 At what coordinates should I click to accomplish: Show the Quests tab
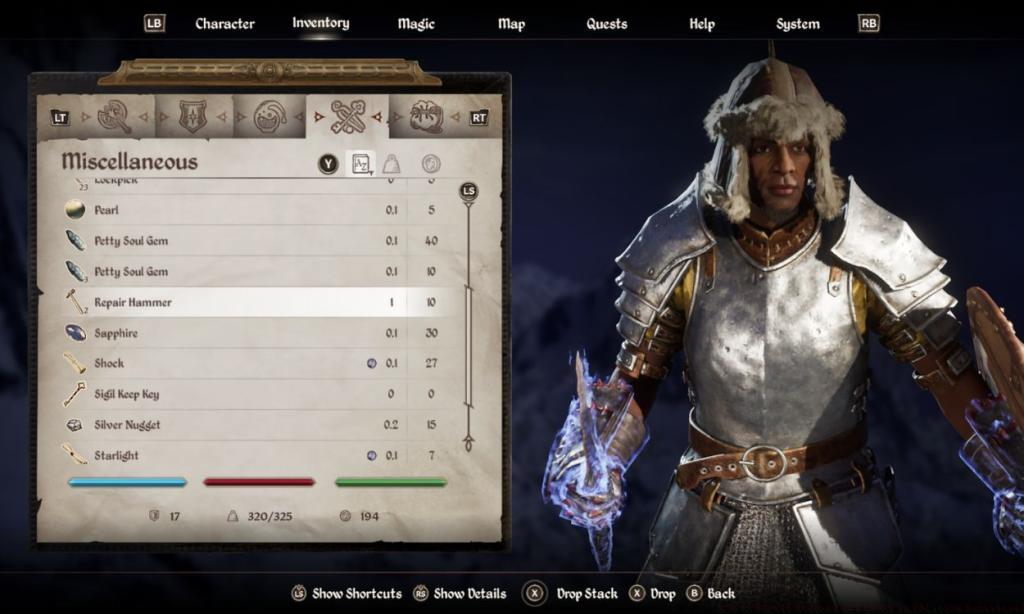(606, 23)
